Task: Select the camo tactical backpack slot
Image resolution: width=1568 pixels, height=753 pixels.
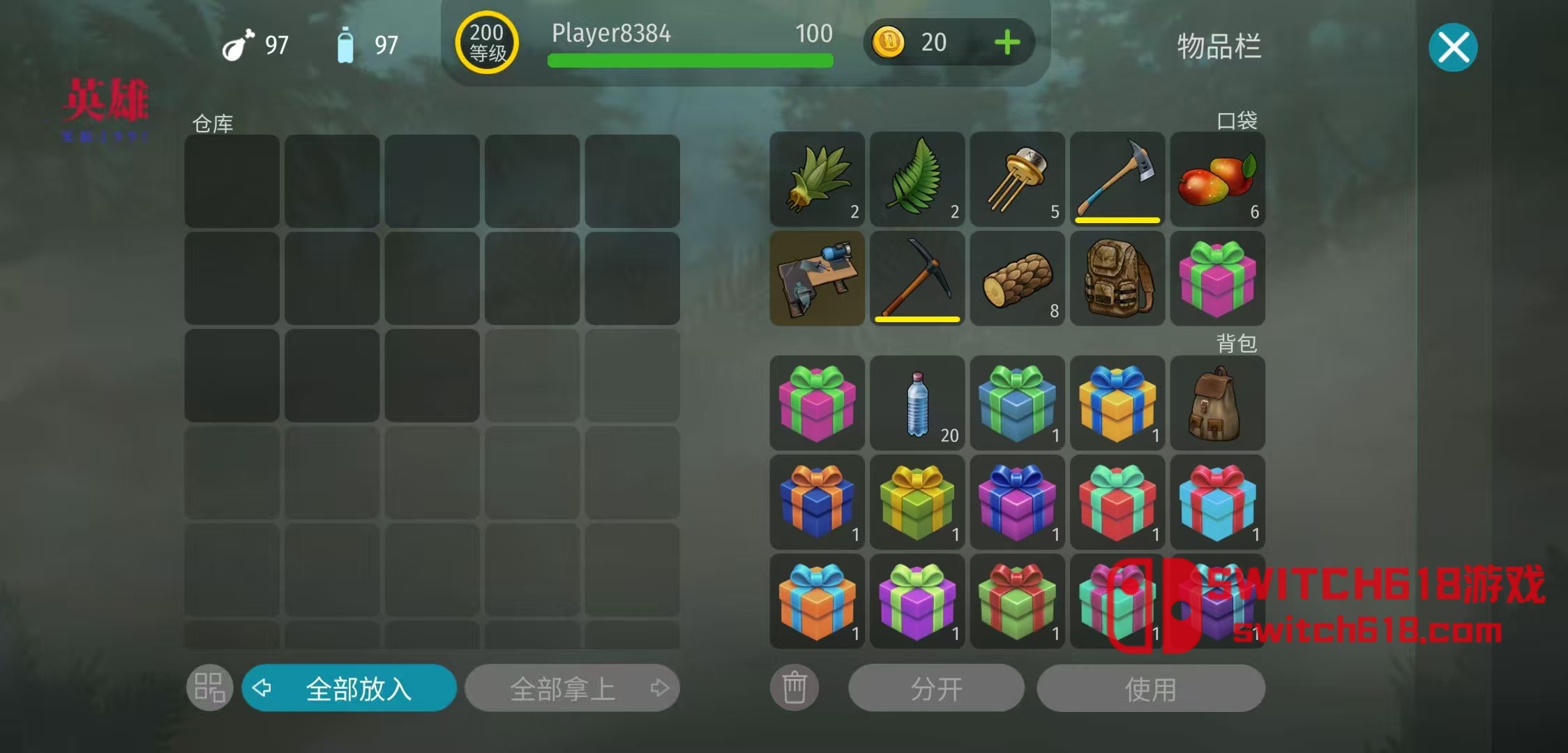Action: [1117, 278]
